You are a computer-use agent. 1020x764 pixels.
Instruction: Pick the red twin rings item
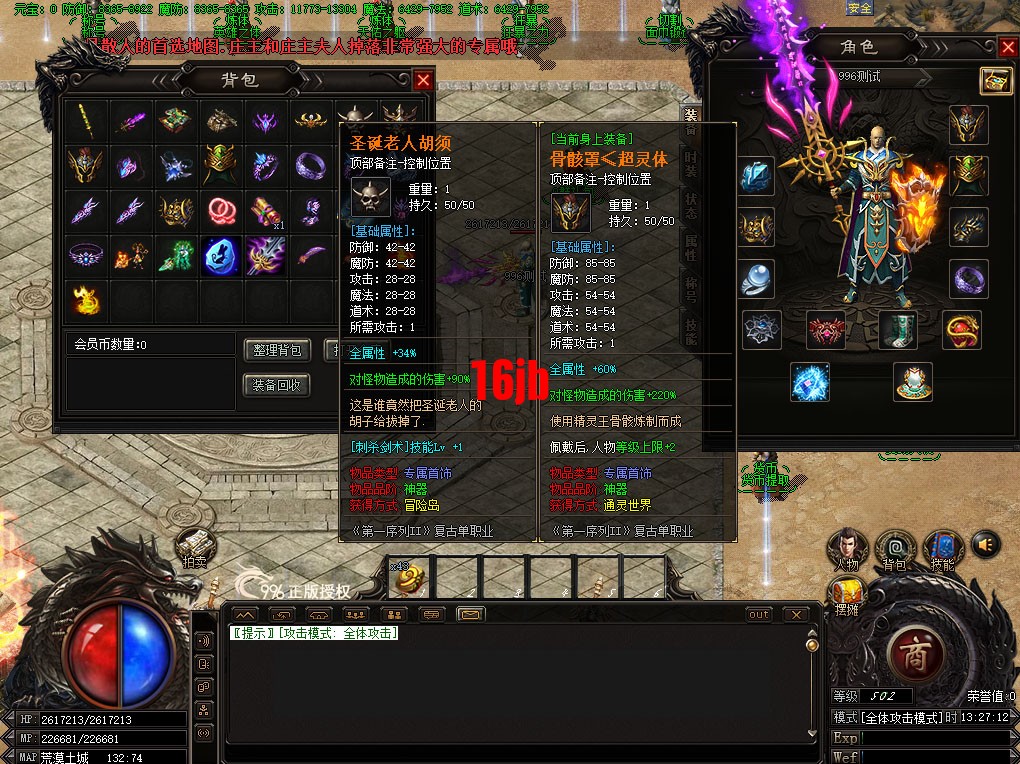tap(220, 210)
